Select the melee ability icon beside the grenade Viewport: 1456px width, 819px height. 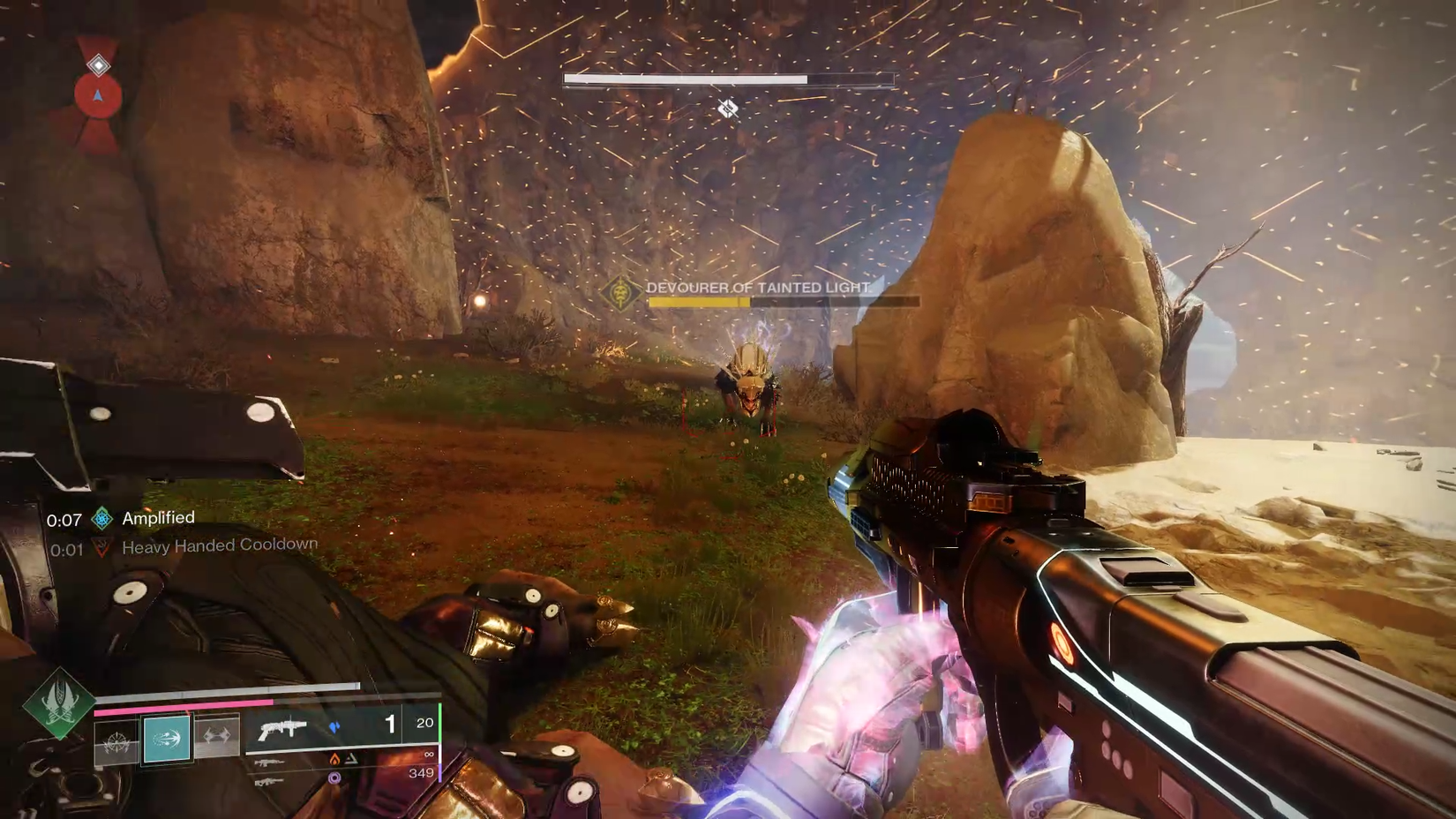click(x=215, y=738)
